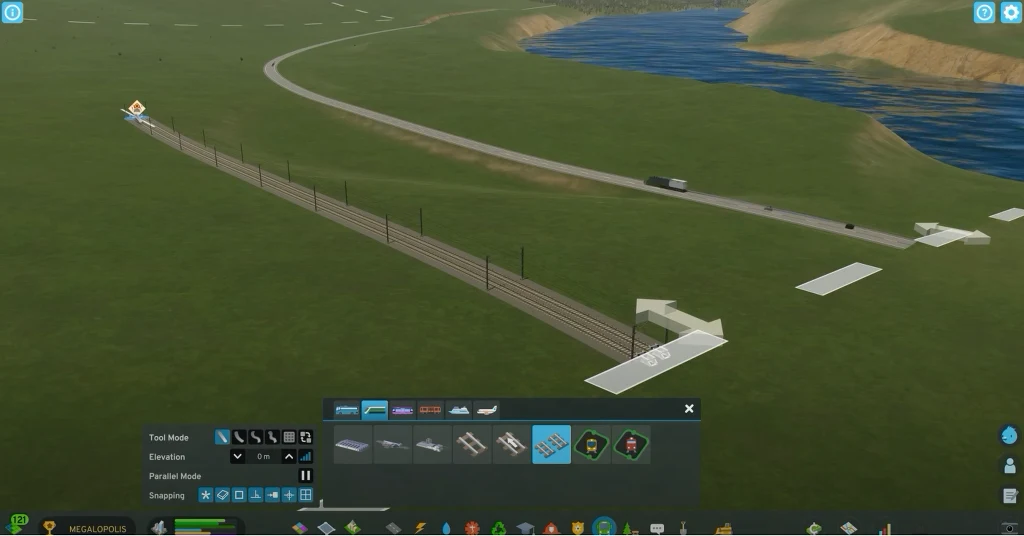Close the transportation build panel
Image resolution: width=1024 pixels, height=536 pixels.
click(x=689, y=409)
